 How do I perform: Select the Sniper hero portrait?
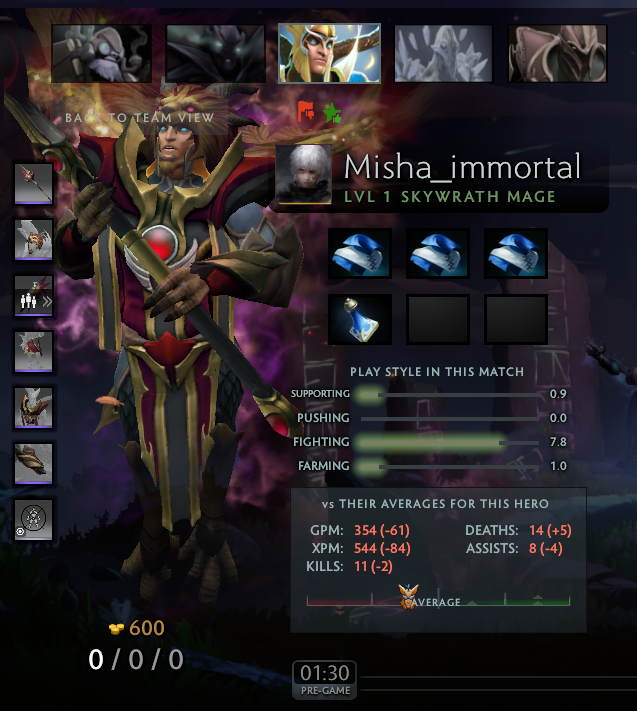[101, 53]
